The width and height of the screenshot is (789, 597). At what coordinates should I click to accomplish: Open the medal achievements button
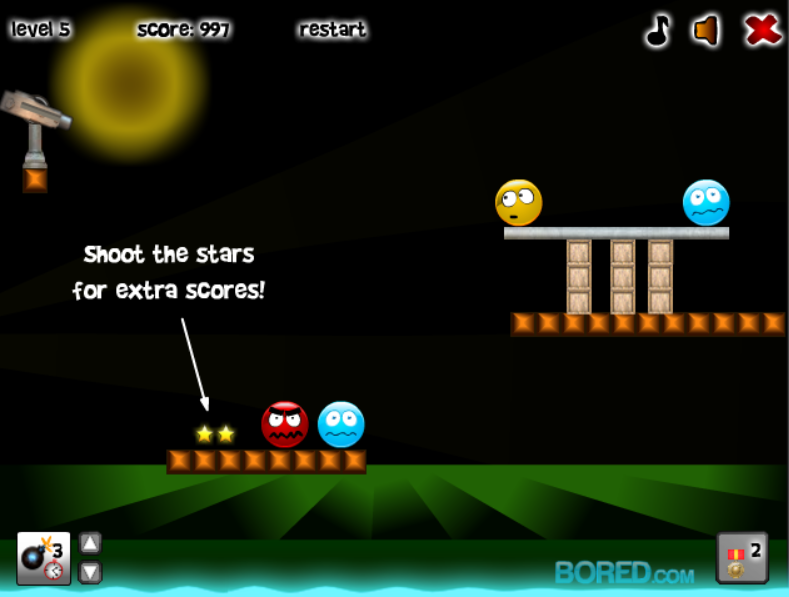[x=742, y=557]
